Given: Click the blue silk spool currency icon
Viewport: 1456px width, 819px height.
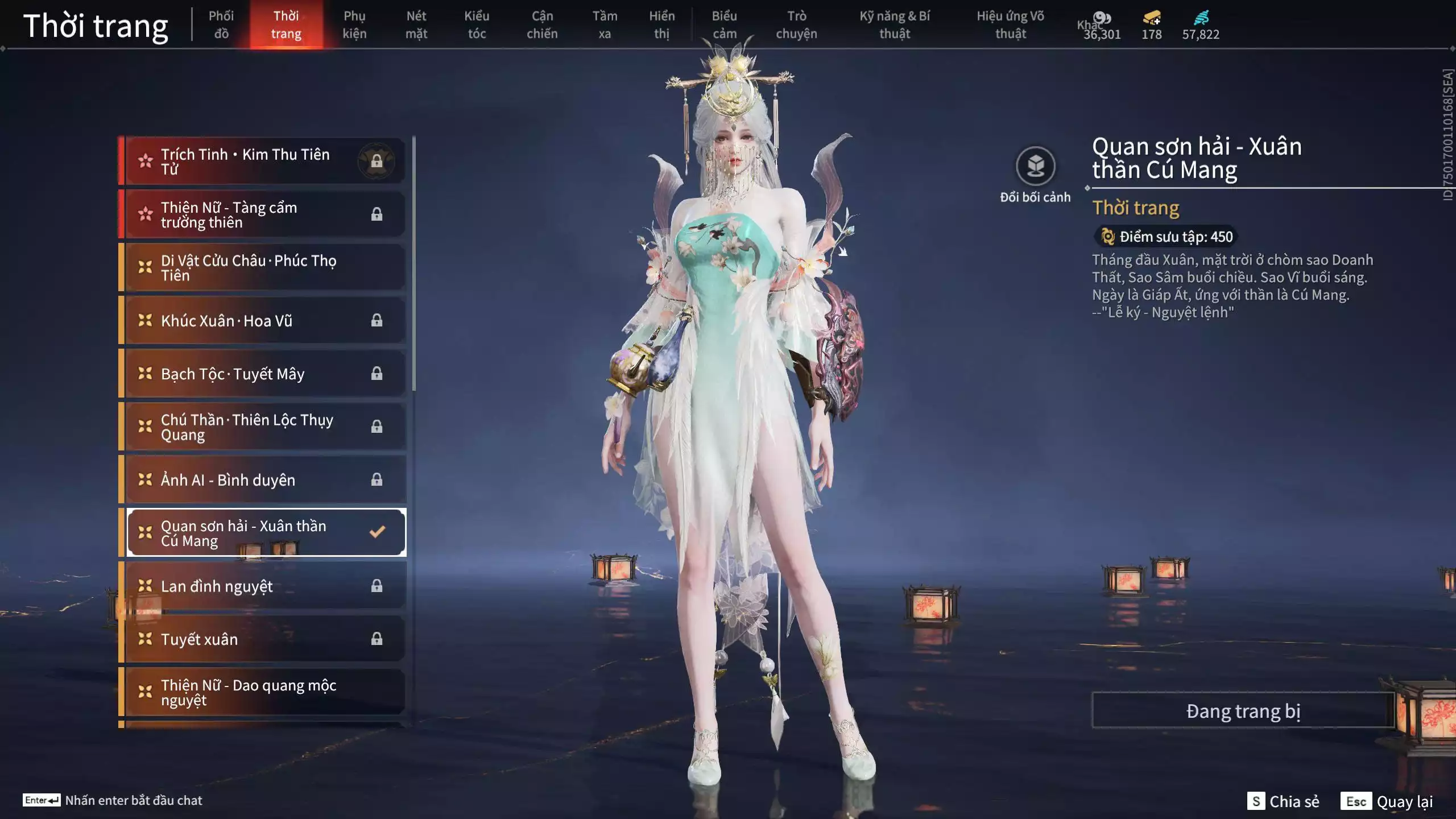Looking at the screenshot, I should tap(1202, 19).
